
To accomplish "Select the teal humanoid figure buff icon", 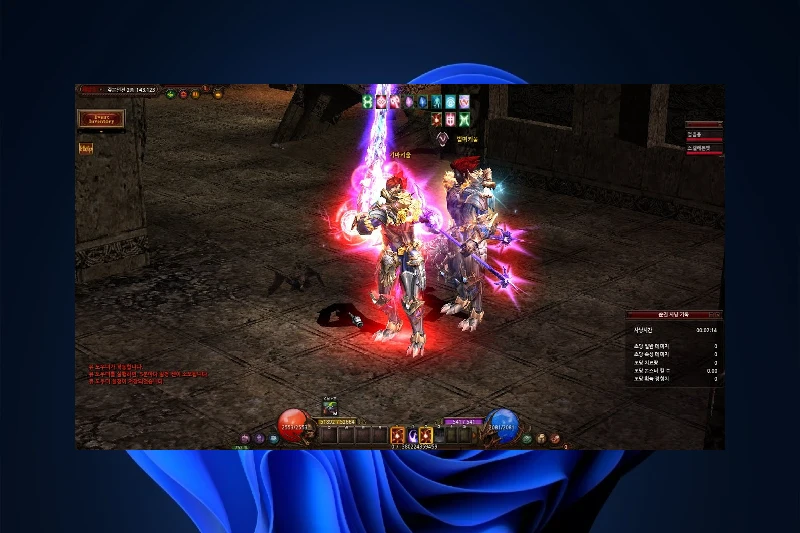I will tap(436, 101).
